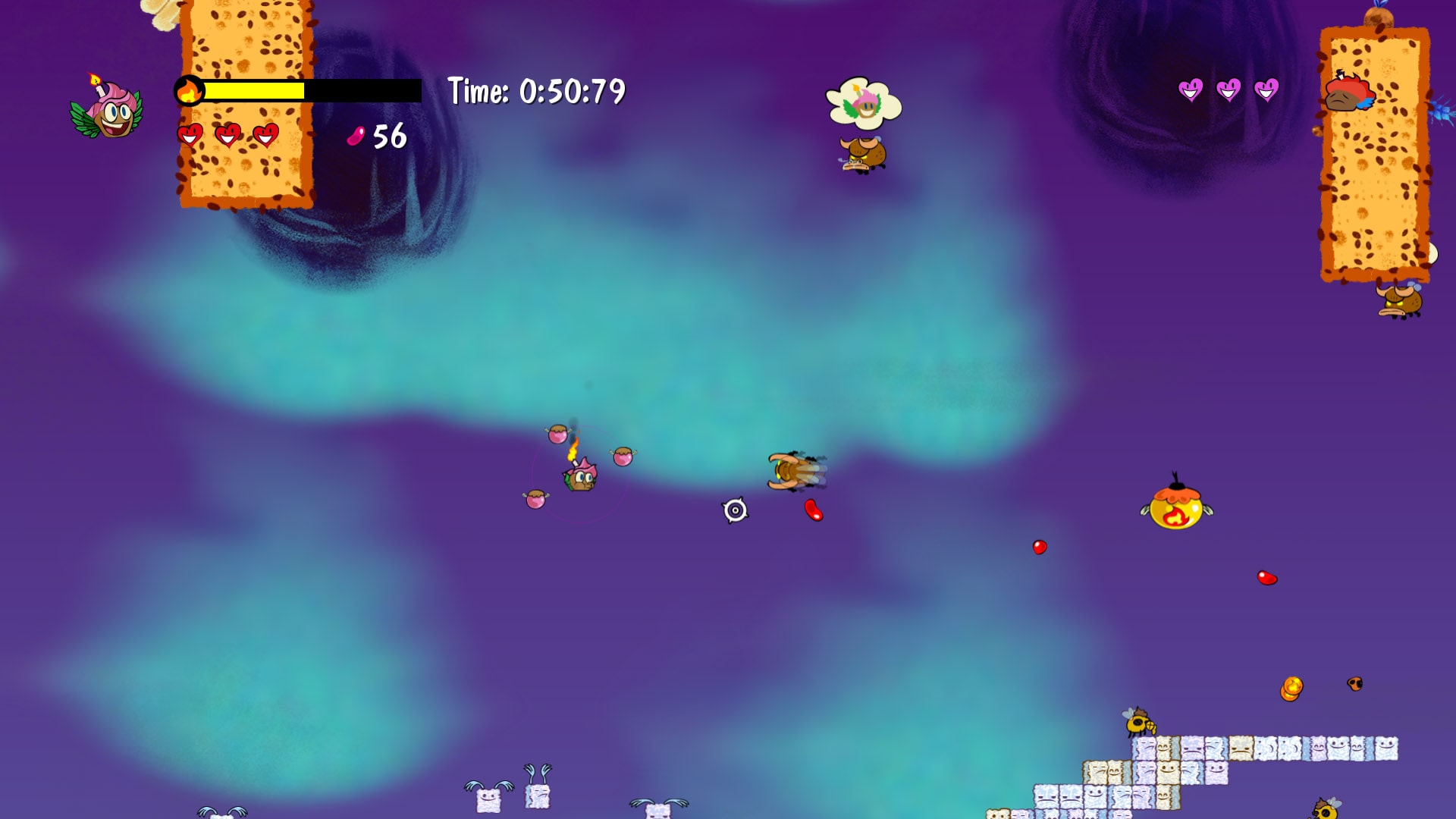Screen dimensions: 1456x819
Task: Select the armored player cupcake with lit fuse
Action: pyautogui.click(x=580, y=479)
